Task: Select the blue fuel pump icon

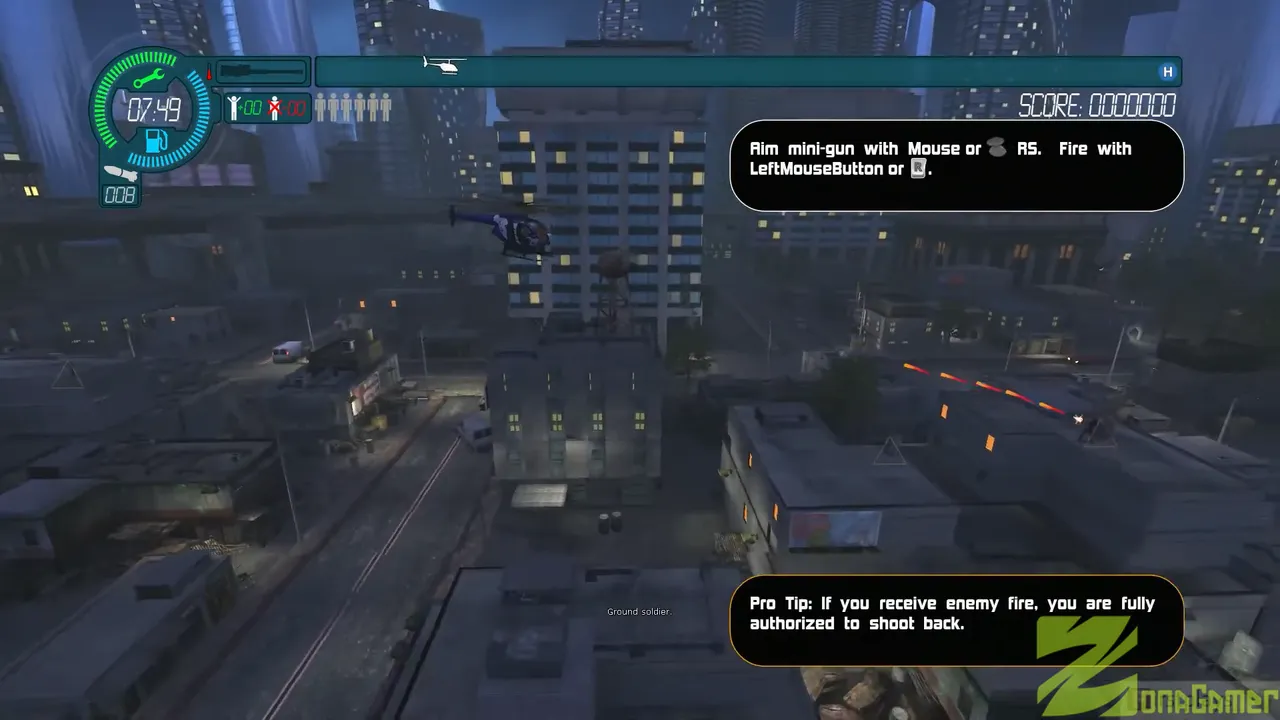Action: tap(155, 140)
